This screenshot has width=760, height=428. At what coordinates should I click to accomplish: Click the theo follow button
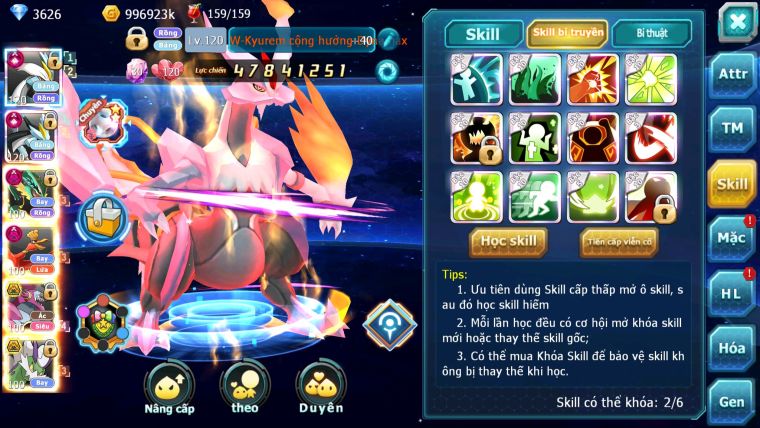tap(244, 388)
